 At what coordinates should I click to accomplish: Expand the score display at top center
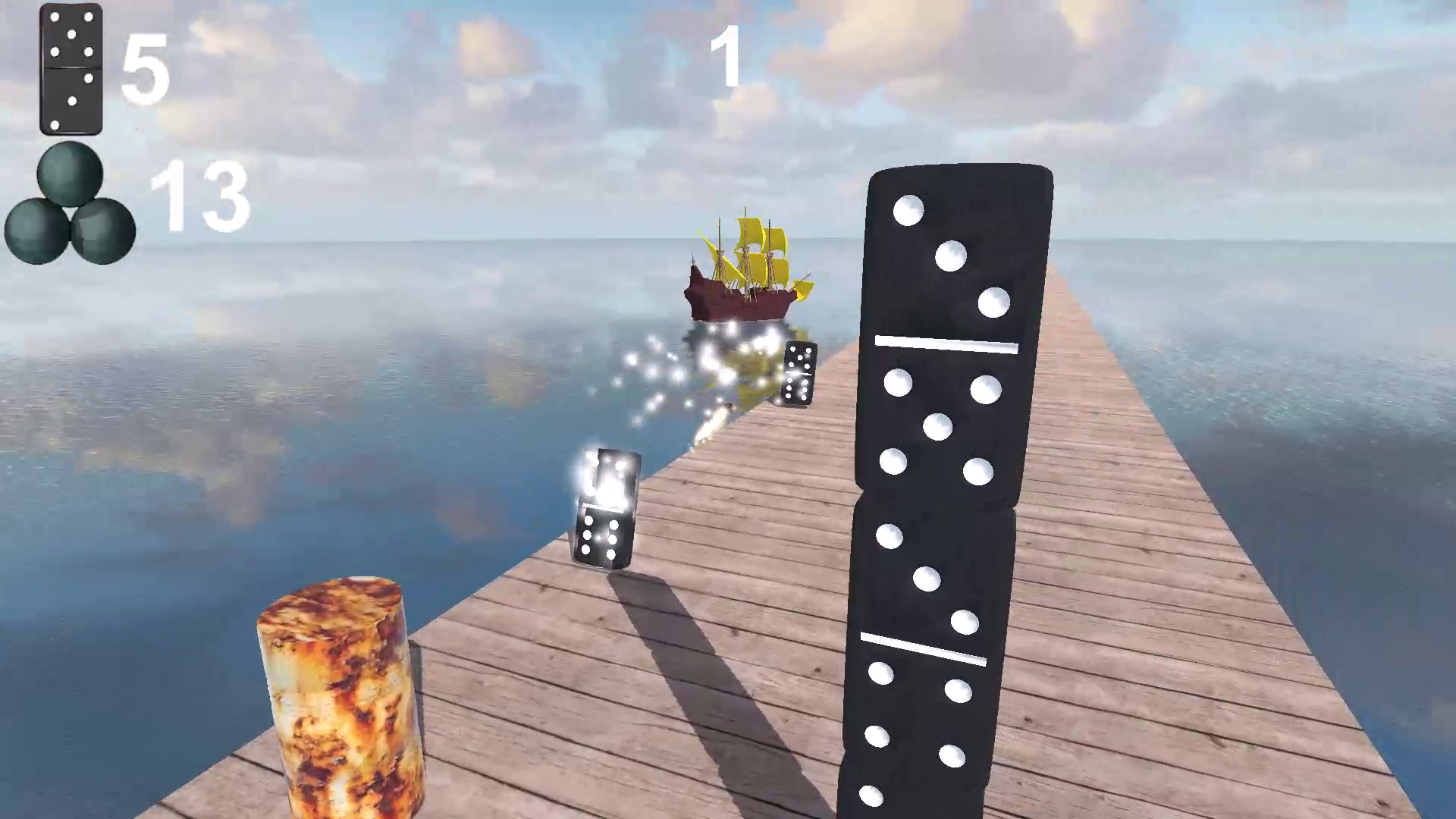[x=726, y=57]
